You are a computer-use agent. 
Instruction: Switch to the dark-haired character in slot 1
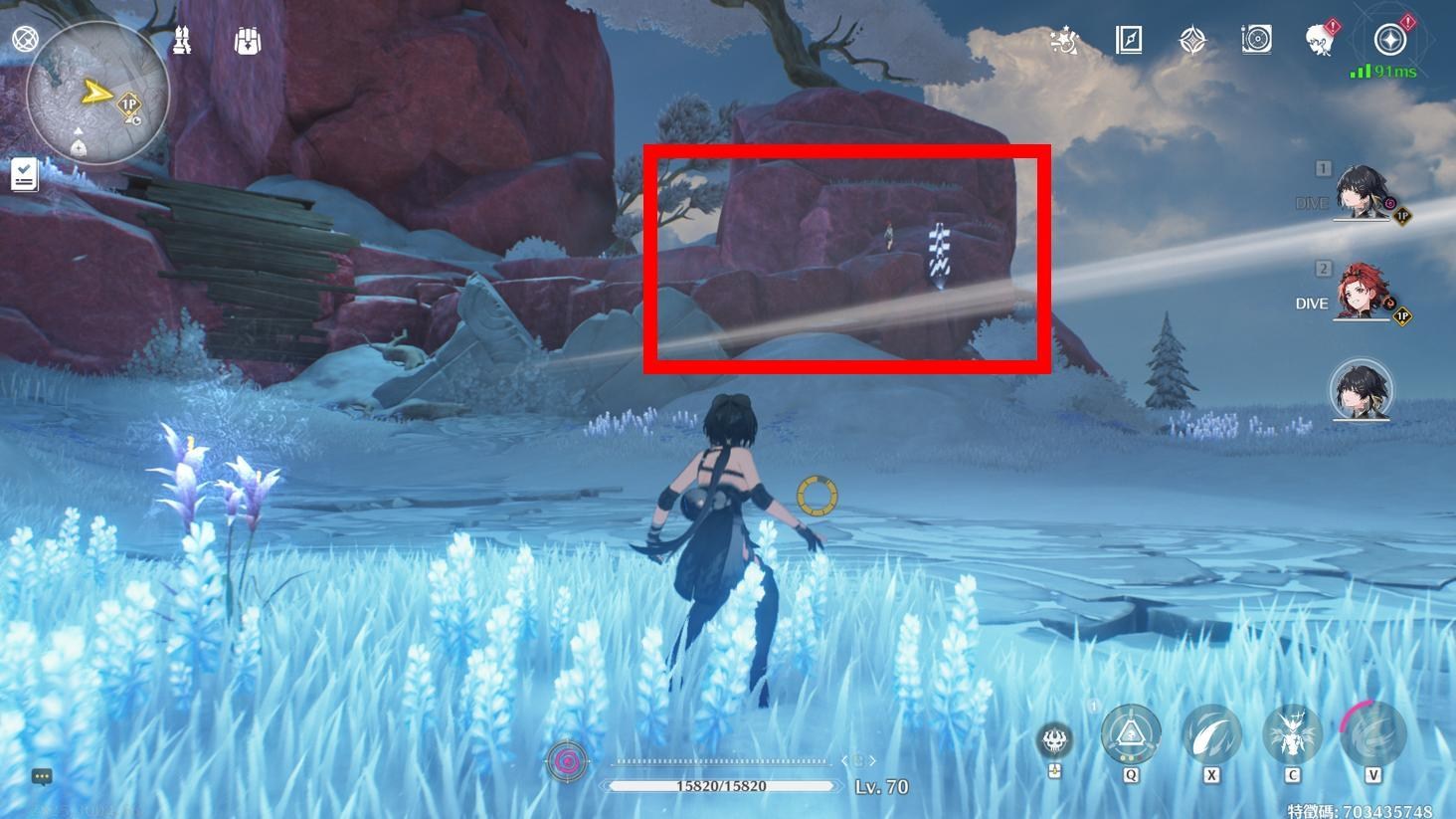point(1361,191)
